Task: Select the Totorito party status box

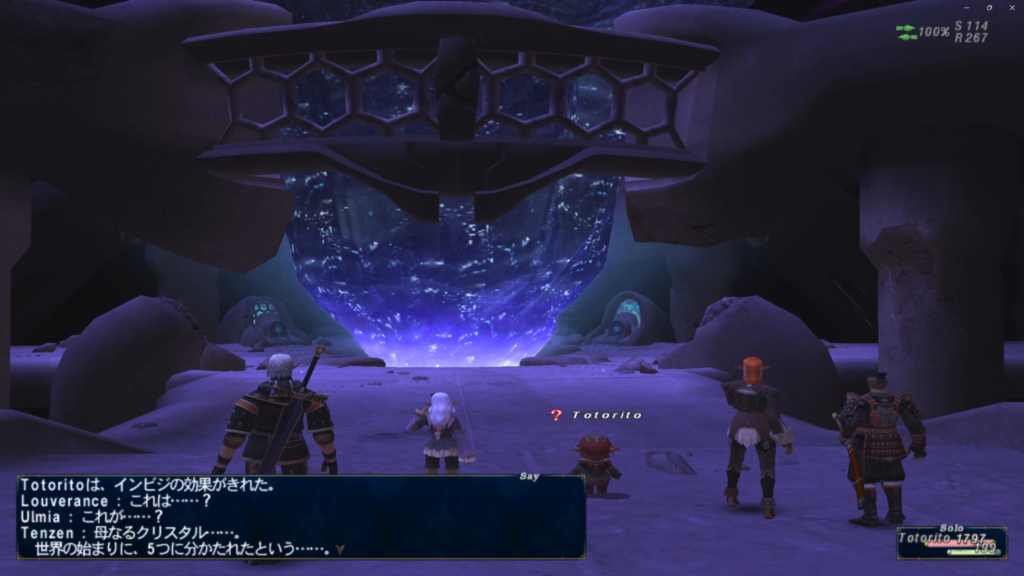Action: (951, 542)
